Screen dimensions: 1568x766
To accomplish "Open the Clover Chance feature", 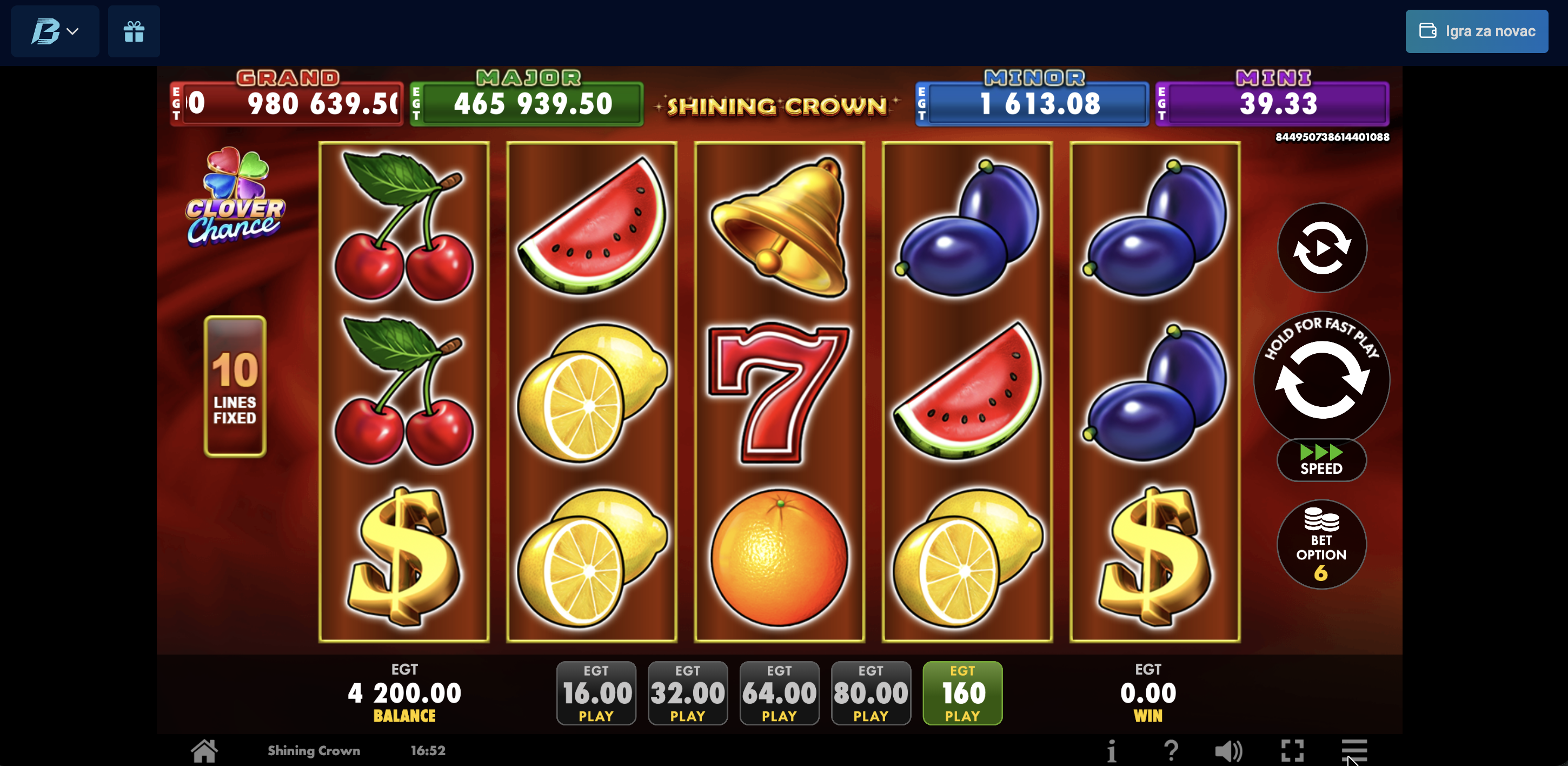I will pyautogui.click(x=235, y=198).
